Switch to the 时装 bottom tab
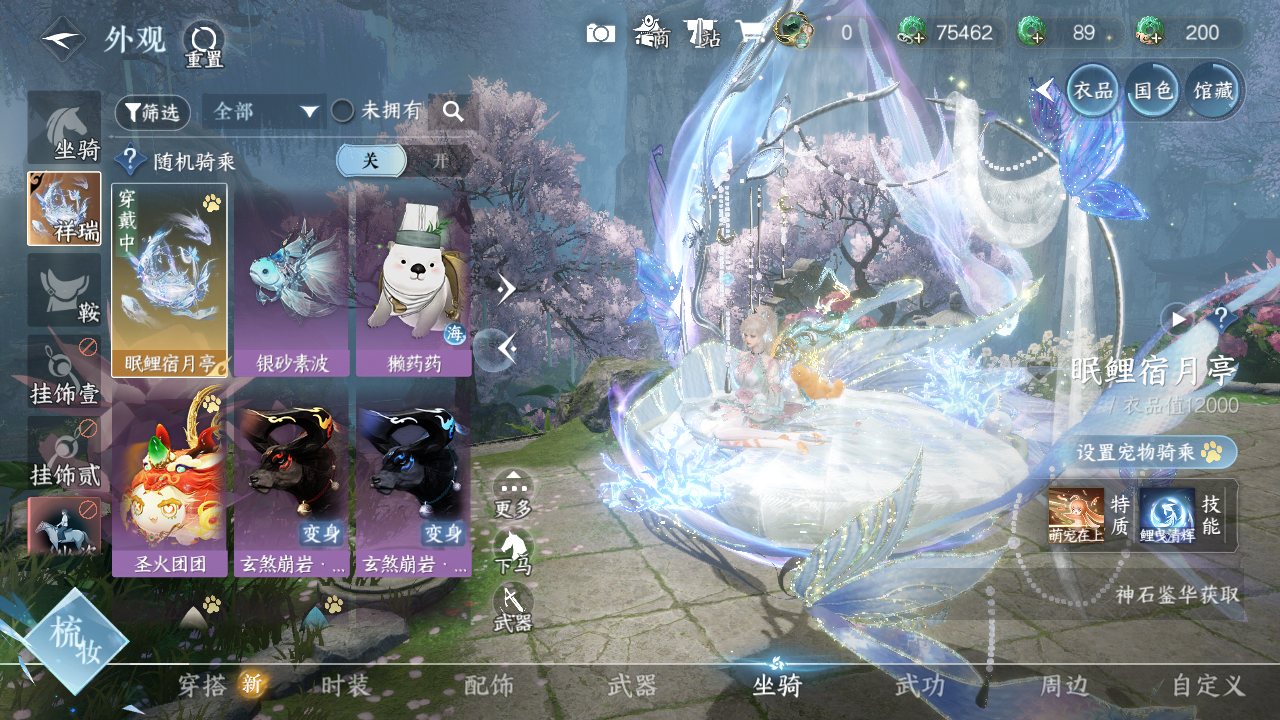This screenshot has width=1280, height=720. pyautogui.click(x=346, y=686)
